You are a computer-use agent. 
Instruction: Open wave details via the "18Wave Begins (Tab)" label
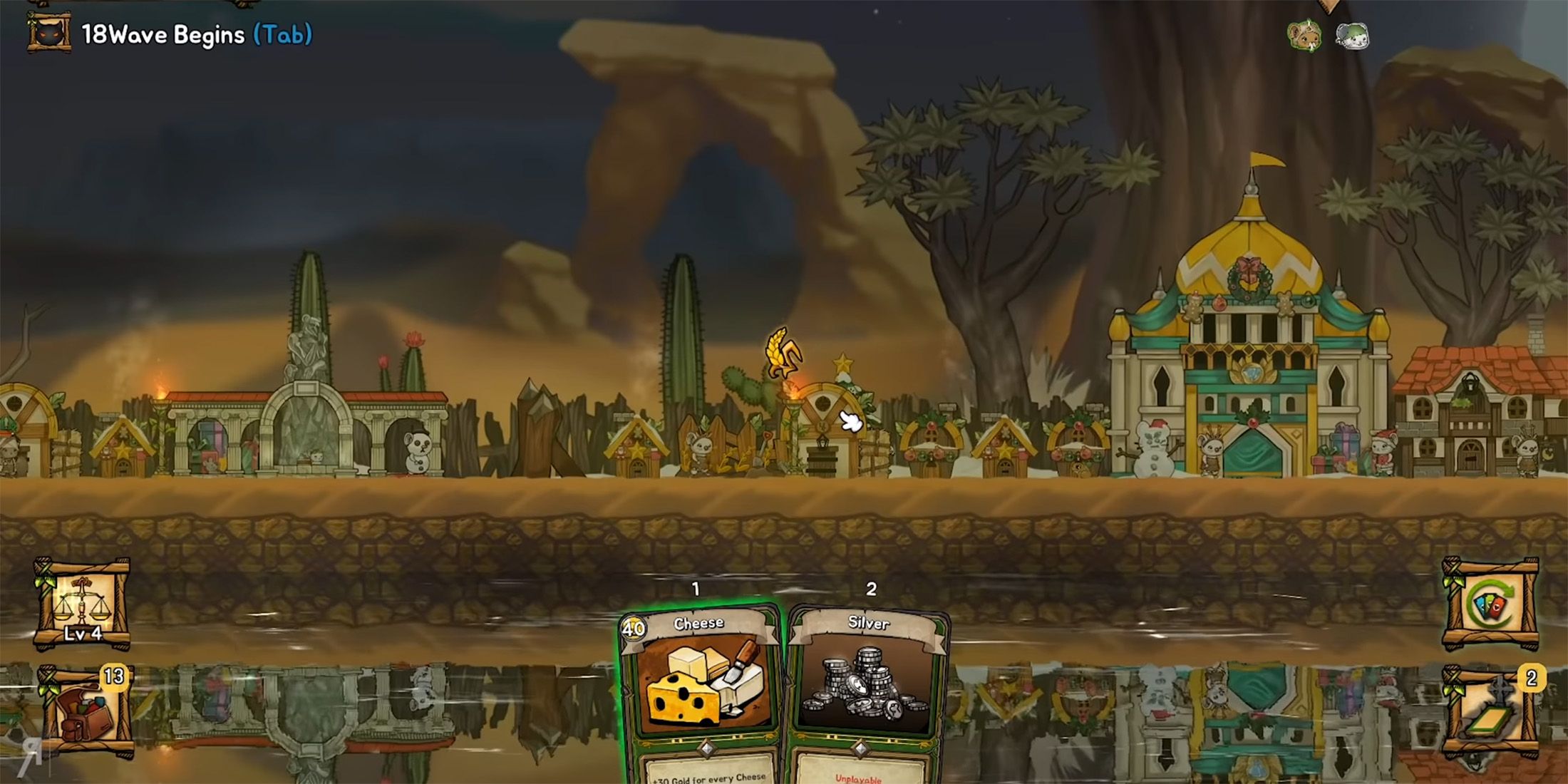coord(192,33)
